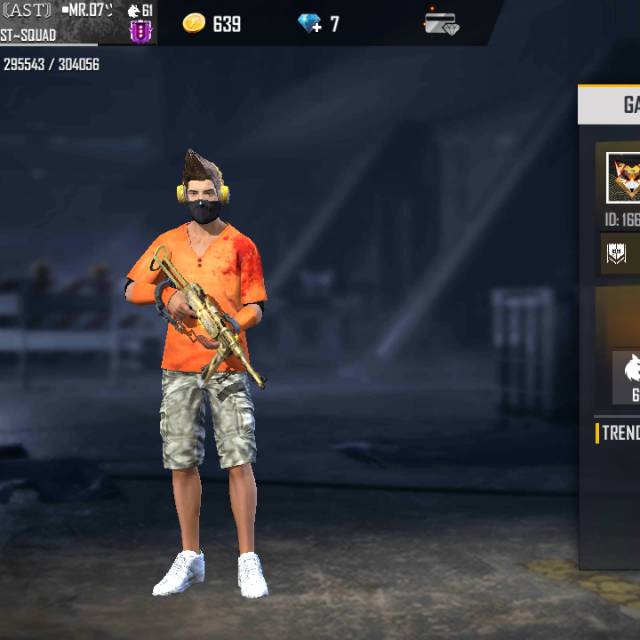Open the card and diamond top-up icon
This screenshot has height=640, width=640.
point(440,23)
